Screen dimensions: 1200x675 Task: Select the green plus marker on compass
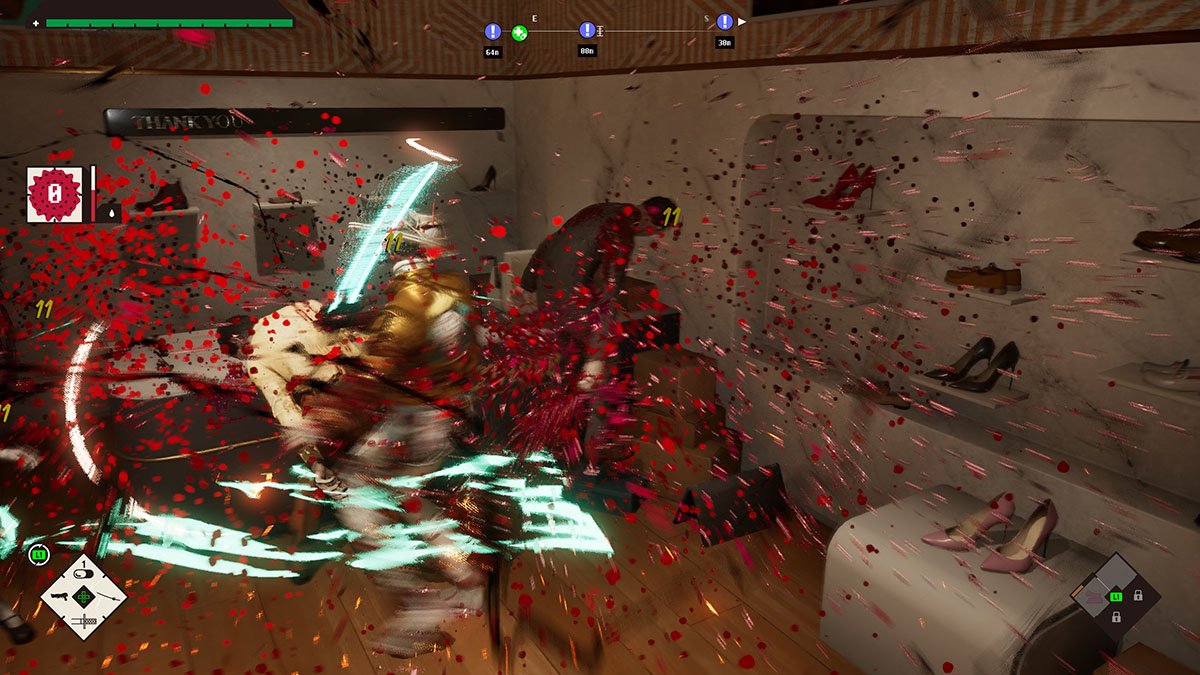coord(519,33)
